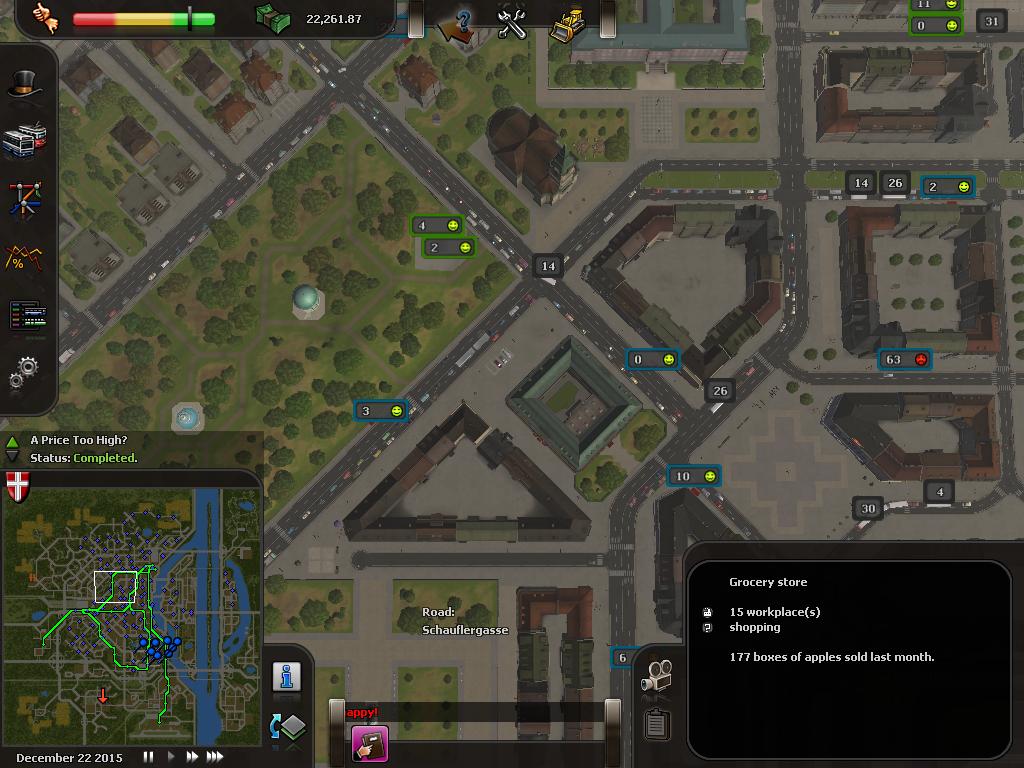Pause the game simulation
Viewport: 1024px width, 768px height.
(x=149, y=757)
